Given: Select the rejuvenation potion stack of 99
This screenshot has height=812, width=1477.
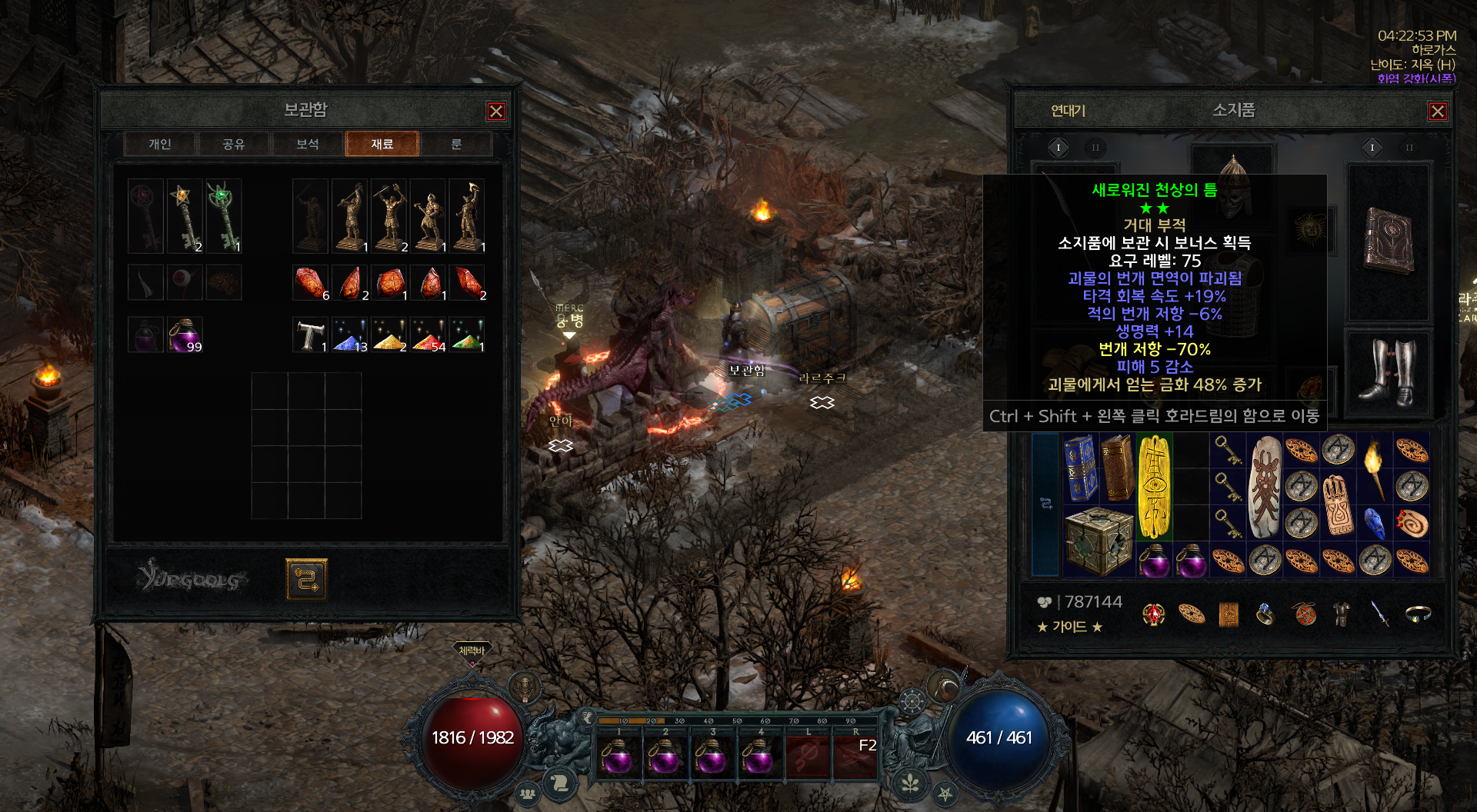Looking at the screenshot, I should 185,335.
